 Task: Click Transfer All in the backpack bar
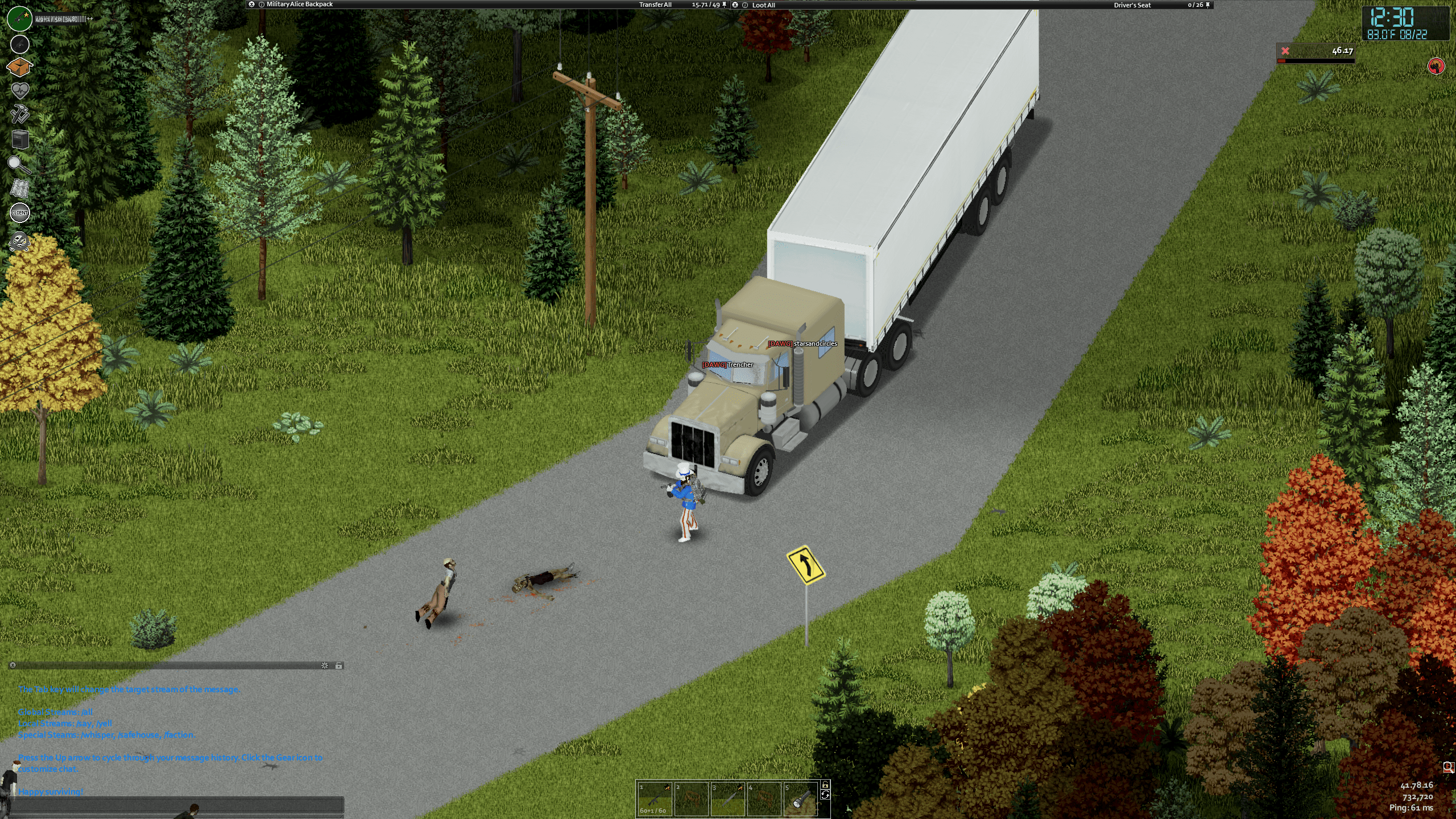pyautogui.click(x=655, y=5)
